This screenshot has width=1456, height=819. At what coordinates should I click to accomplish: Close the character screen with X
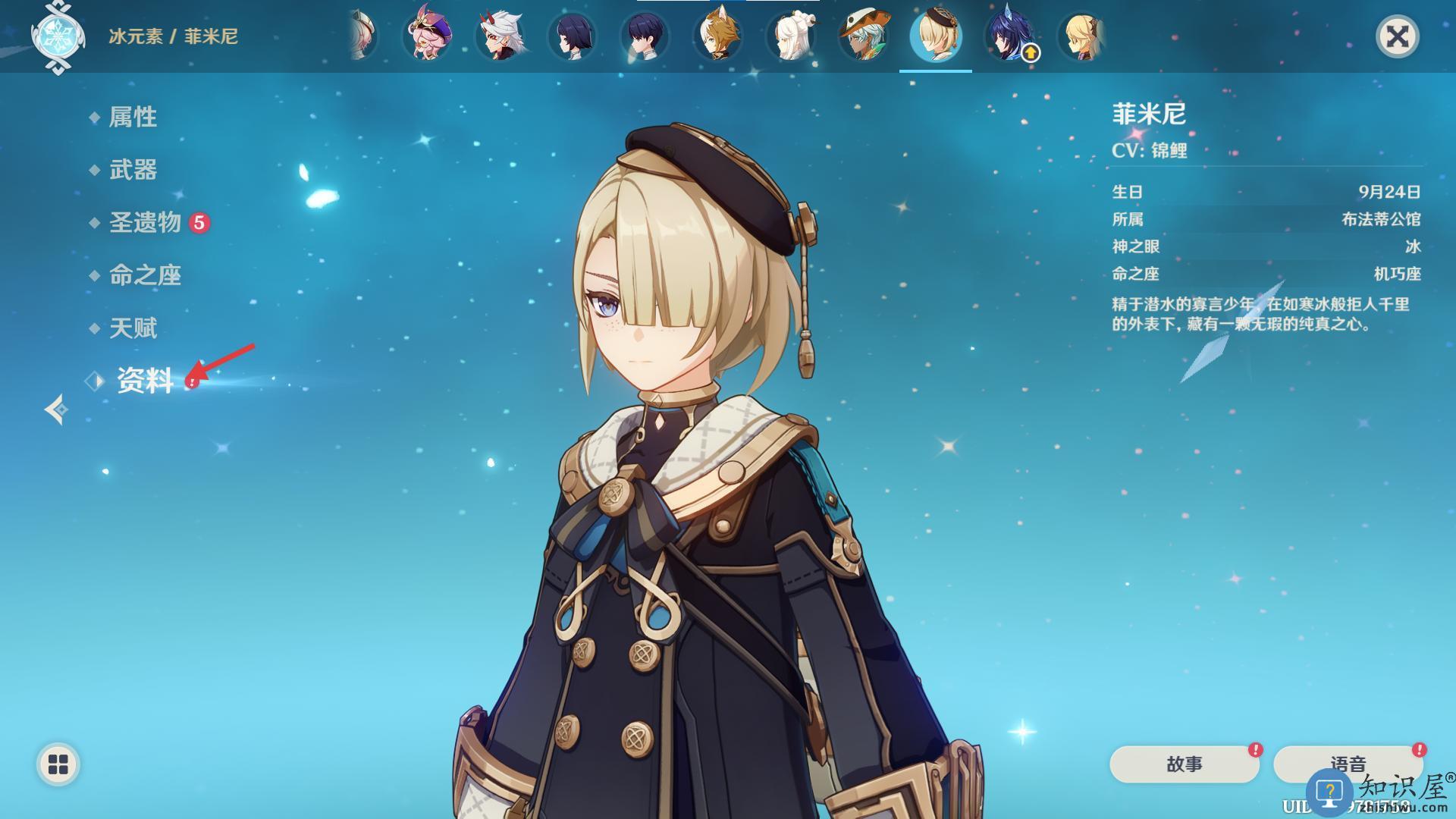[x=1397, y=36]
